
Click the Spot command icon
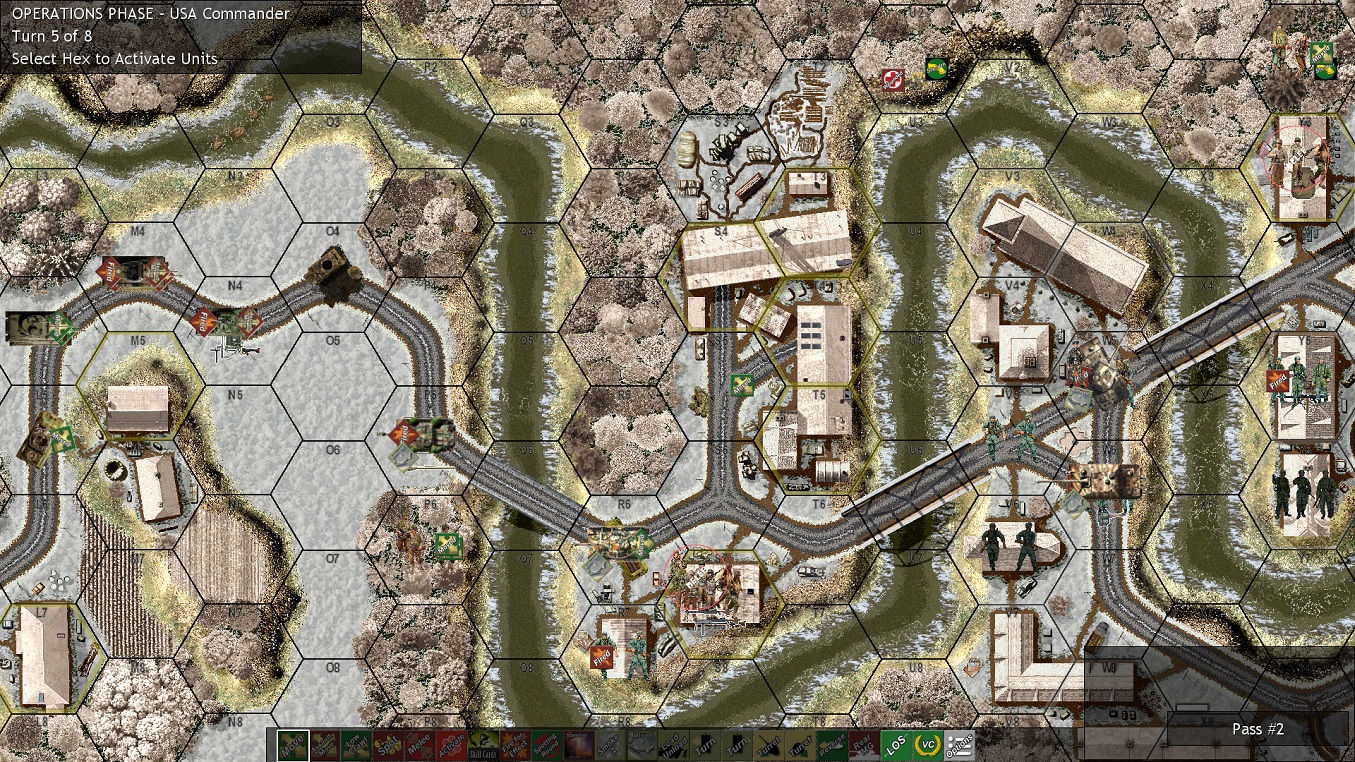[x=388, y=745]
